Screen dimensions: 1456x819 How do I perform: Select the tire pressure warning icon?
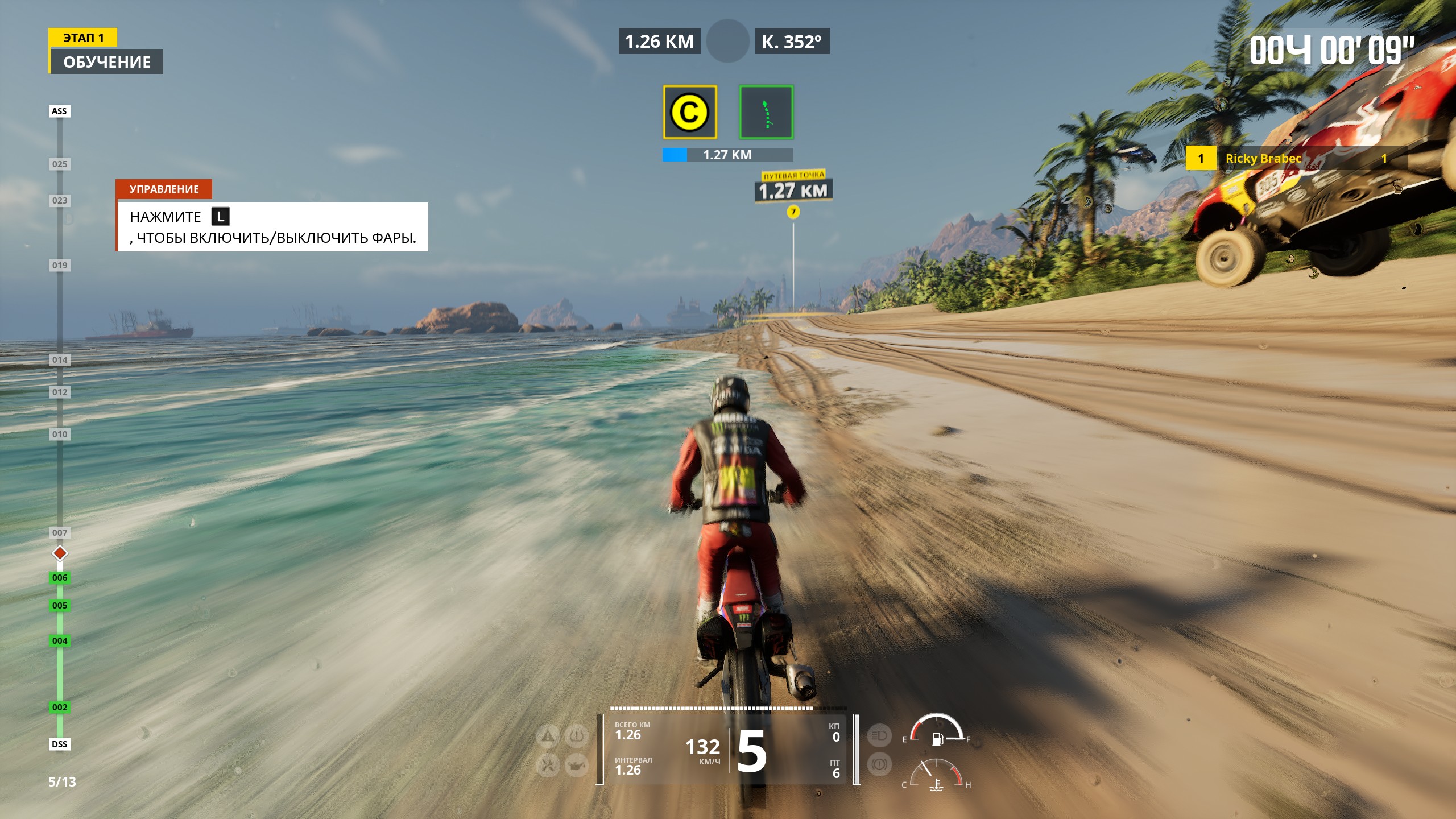[x=576, y=737]
